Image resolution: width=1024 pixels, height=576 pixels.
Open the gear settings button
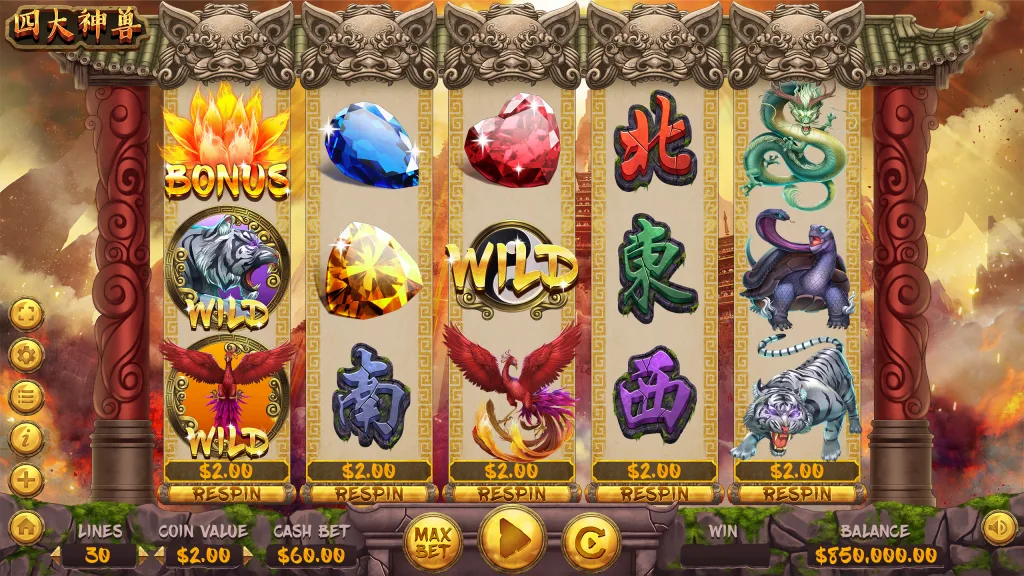[x=27, y=355]
